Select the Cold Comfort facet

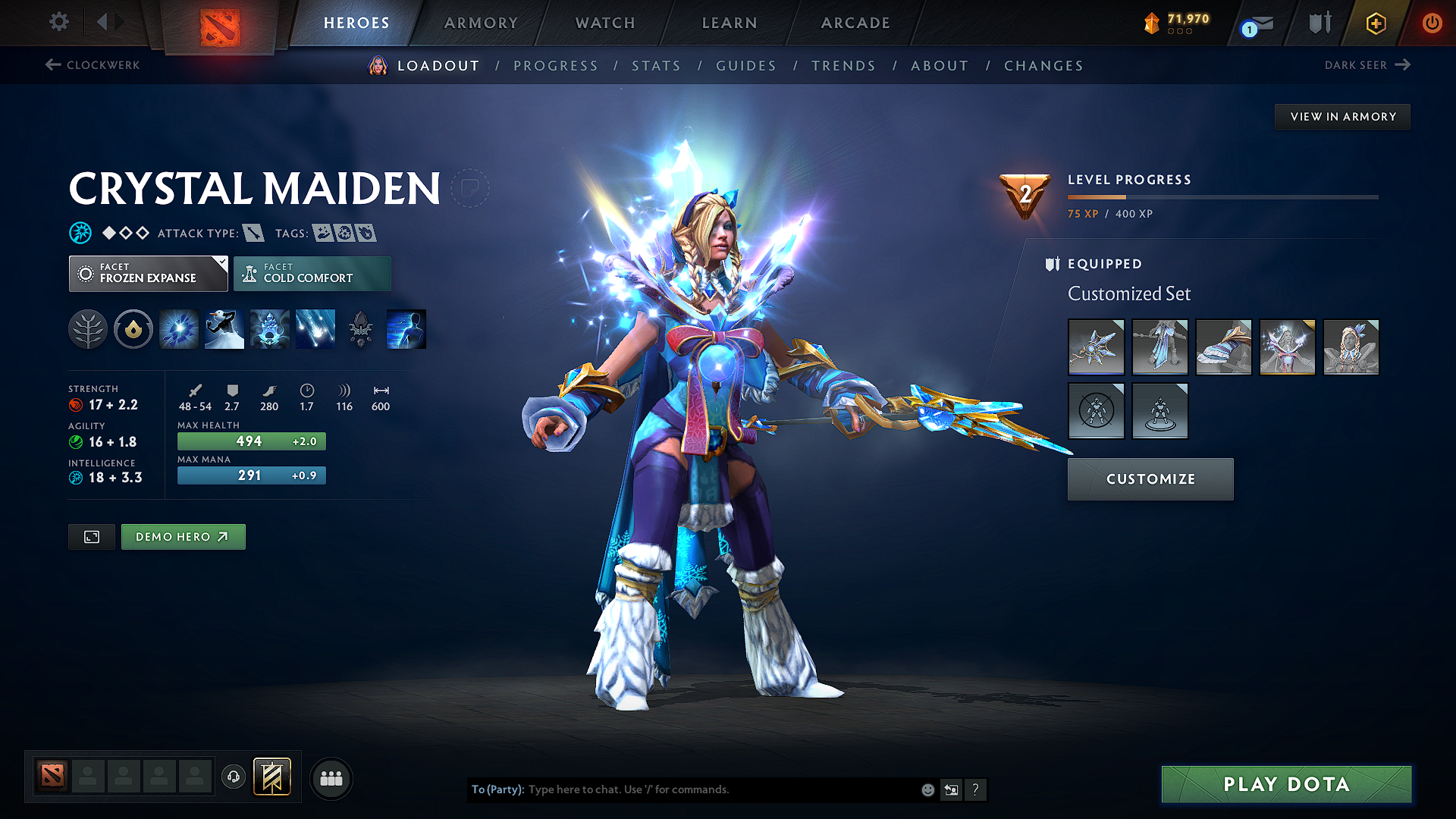coord(312,273)
